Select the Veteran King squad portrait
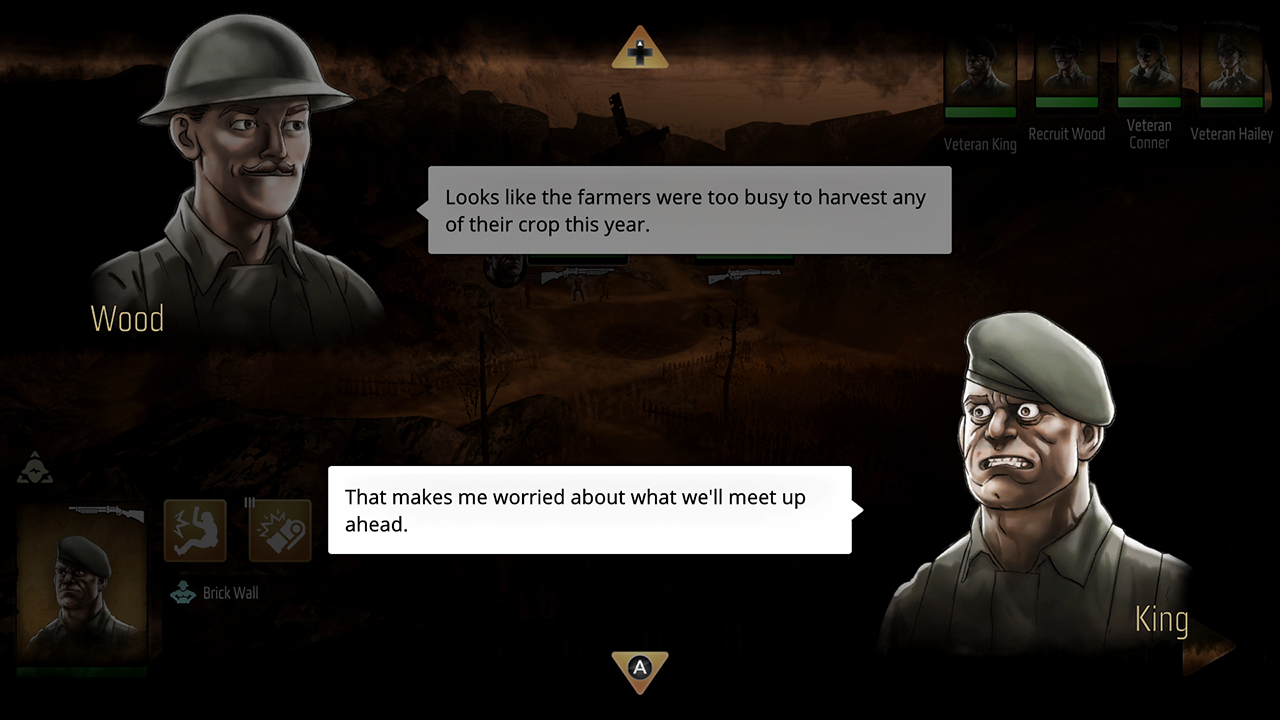The width and height of the screenshot is (1280, 720). point(980,70)
